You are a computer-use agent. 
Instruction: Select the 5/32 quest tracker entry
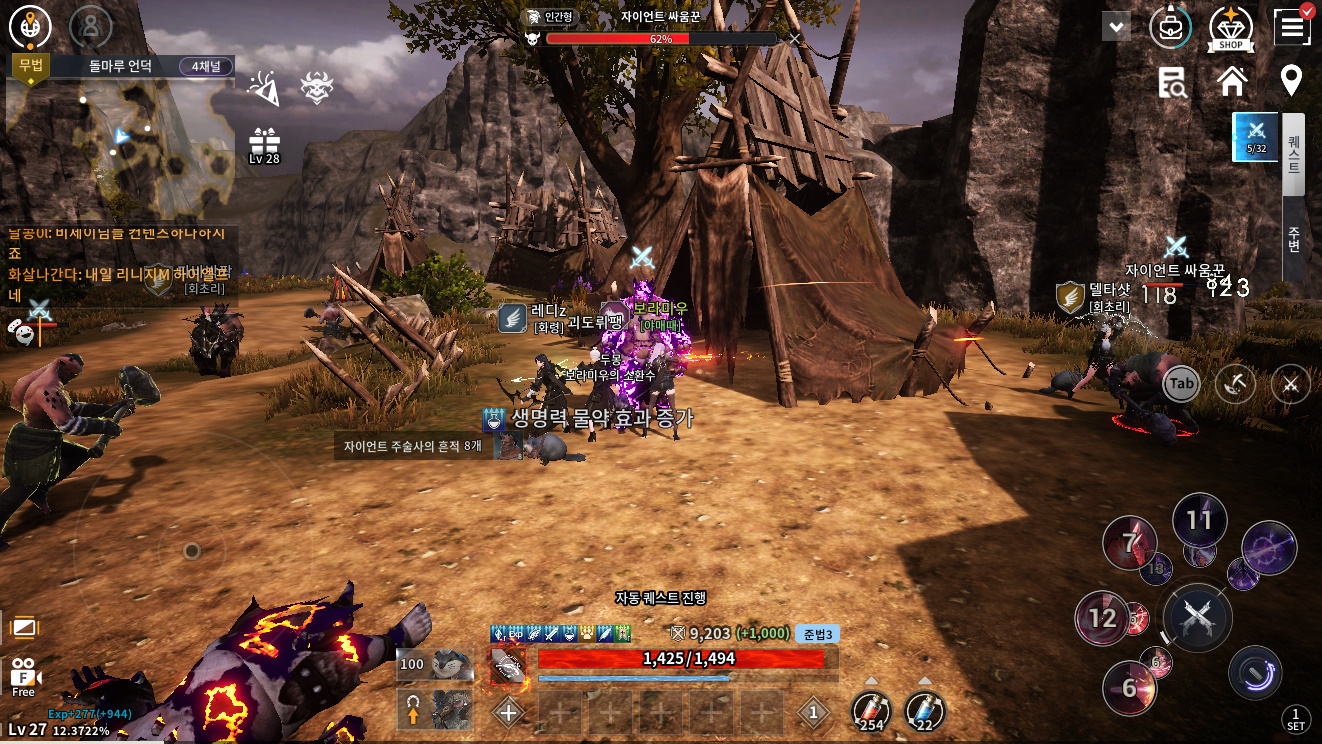(x=1255, y=137)
